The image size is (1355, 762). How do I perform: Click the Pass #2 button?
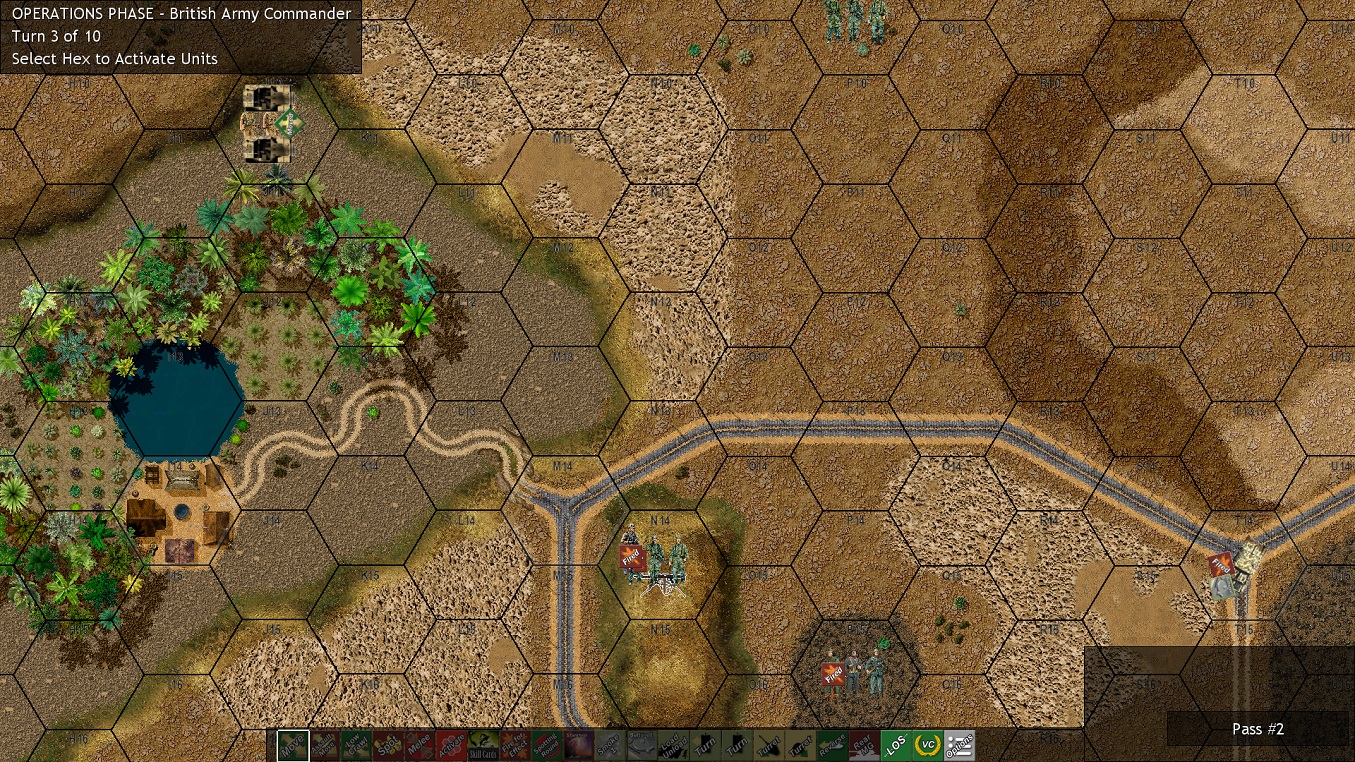click(1257, 729)
